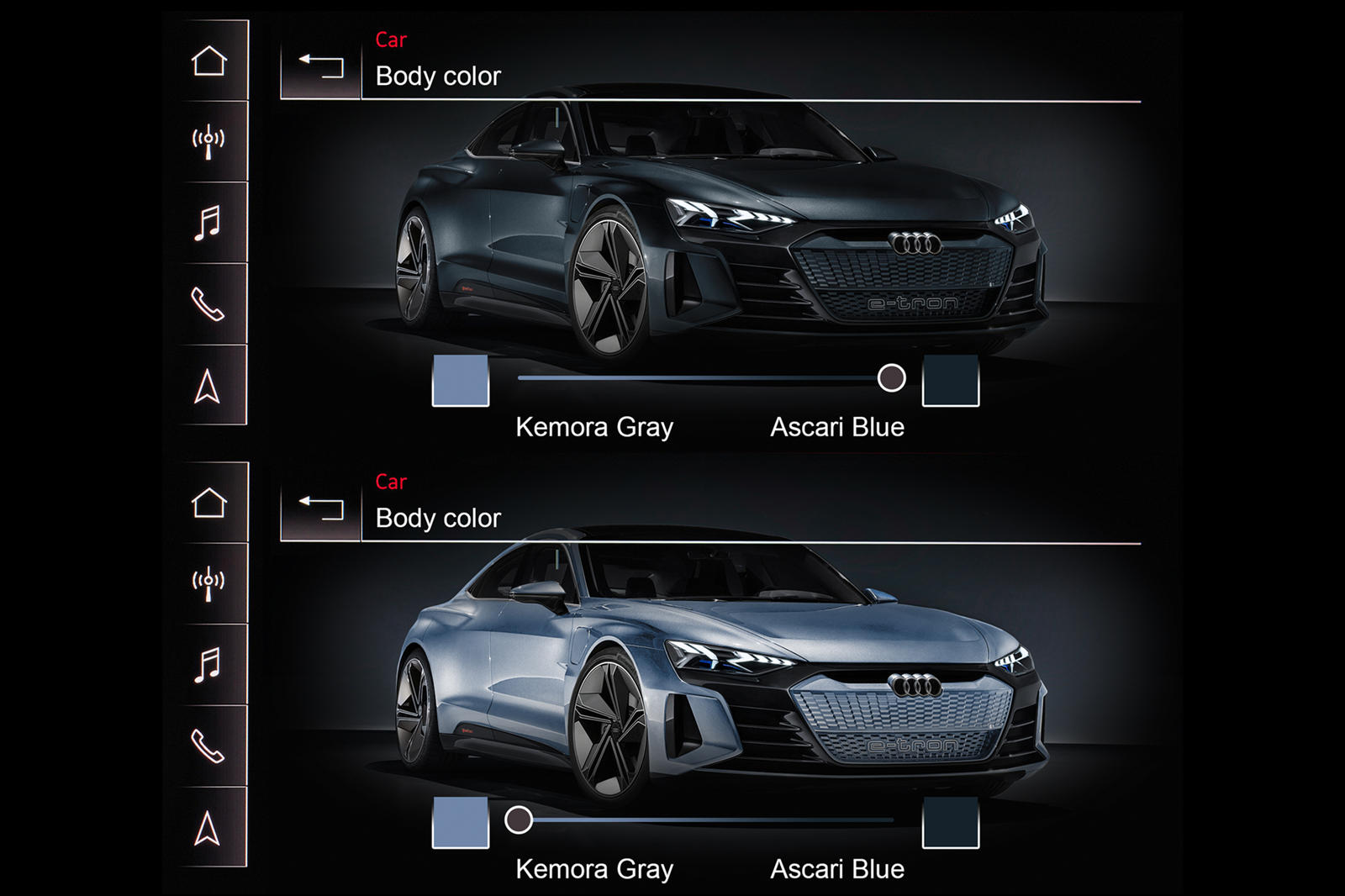The height and width of the screenshot is (896, 1345).
Task: Choose the light gray swatch under the dark car
Action: click(x=461, y=380)
